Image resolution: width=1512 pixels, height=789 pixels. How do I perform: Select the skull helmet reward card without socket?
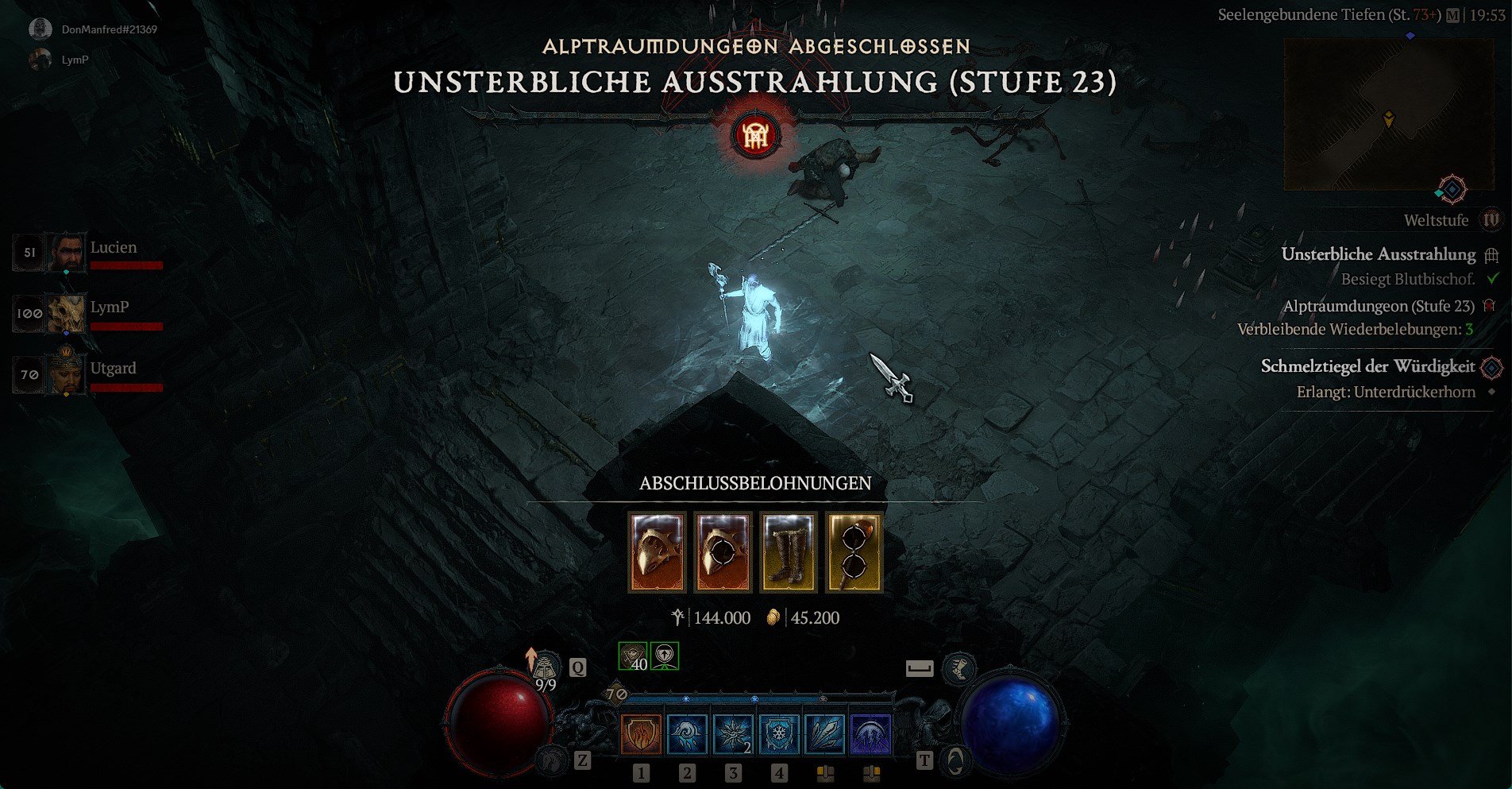click(657, 552)
